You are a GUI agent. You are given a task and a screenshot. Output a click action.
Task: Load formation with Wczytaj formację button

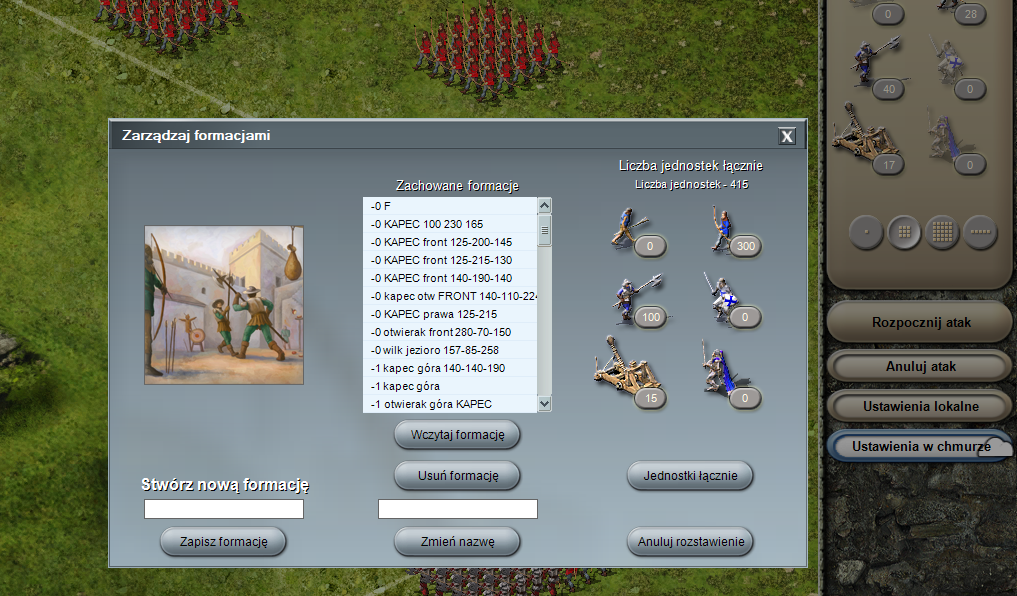pyautogui.click(x=457, y=436)
